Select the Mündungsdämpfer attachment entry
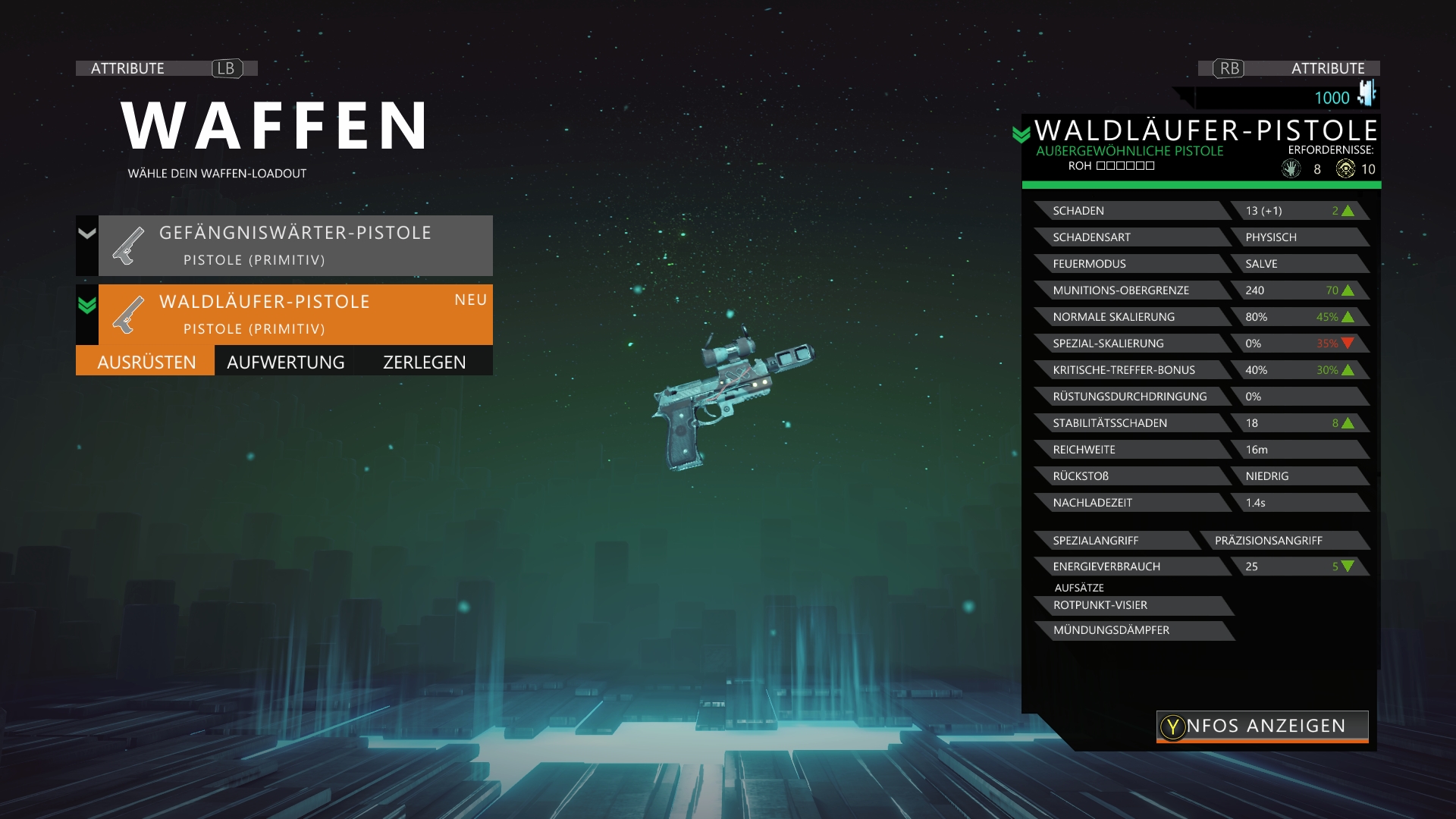 [1131, 630]
